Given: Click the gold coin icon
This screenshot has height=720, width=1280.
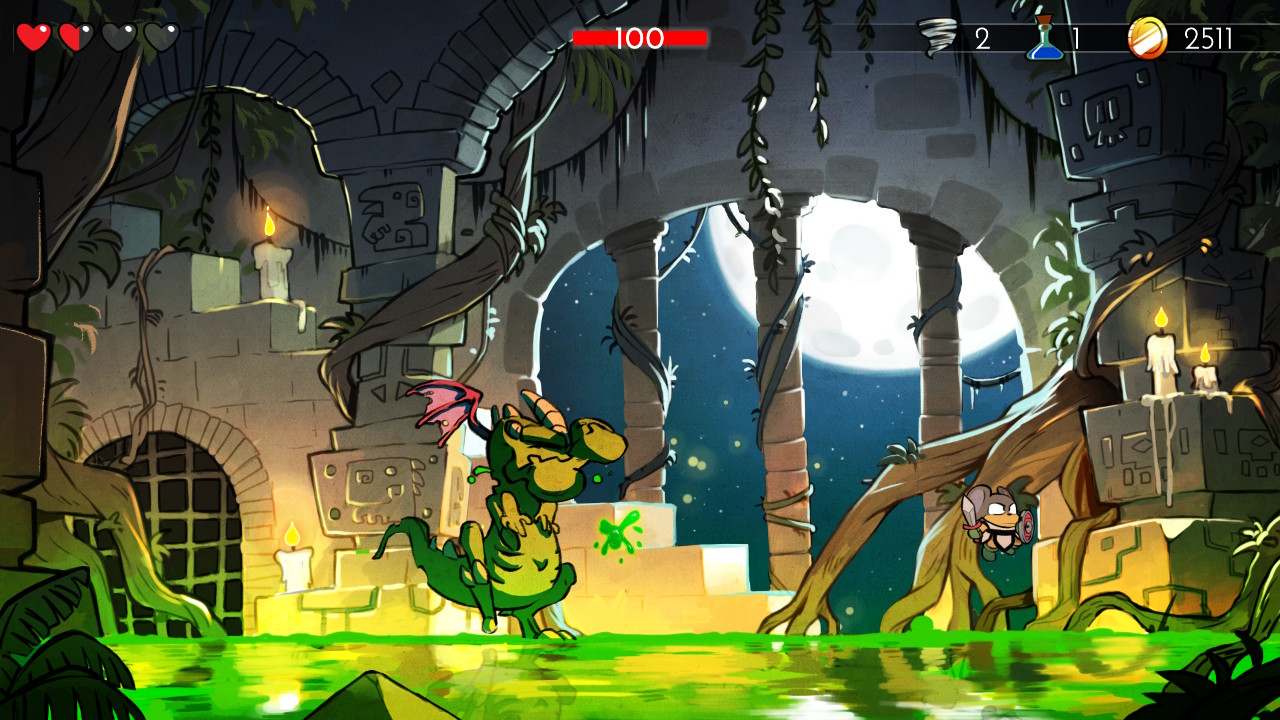Looking at the screenshot, I should pyautogui.click(x=1147, y=39).
